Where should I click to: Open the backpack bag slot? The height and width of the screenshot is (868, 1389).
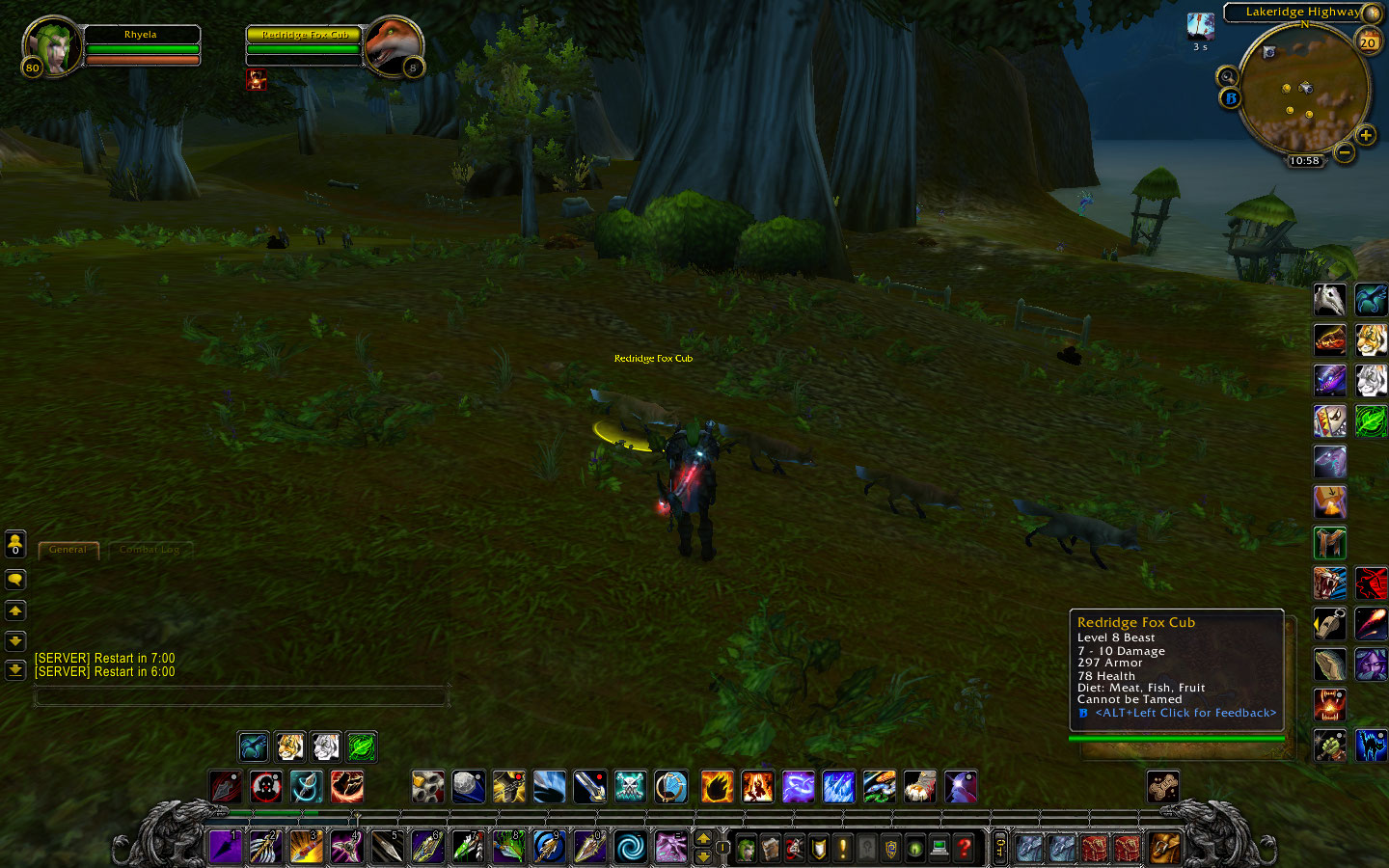pyautogui.click(x=1164, y=849)
